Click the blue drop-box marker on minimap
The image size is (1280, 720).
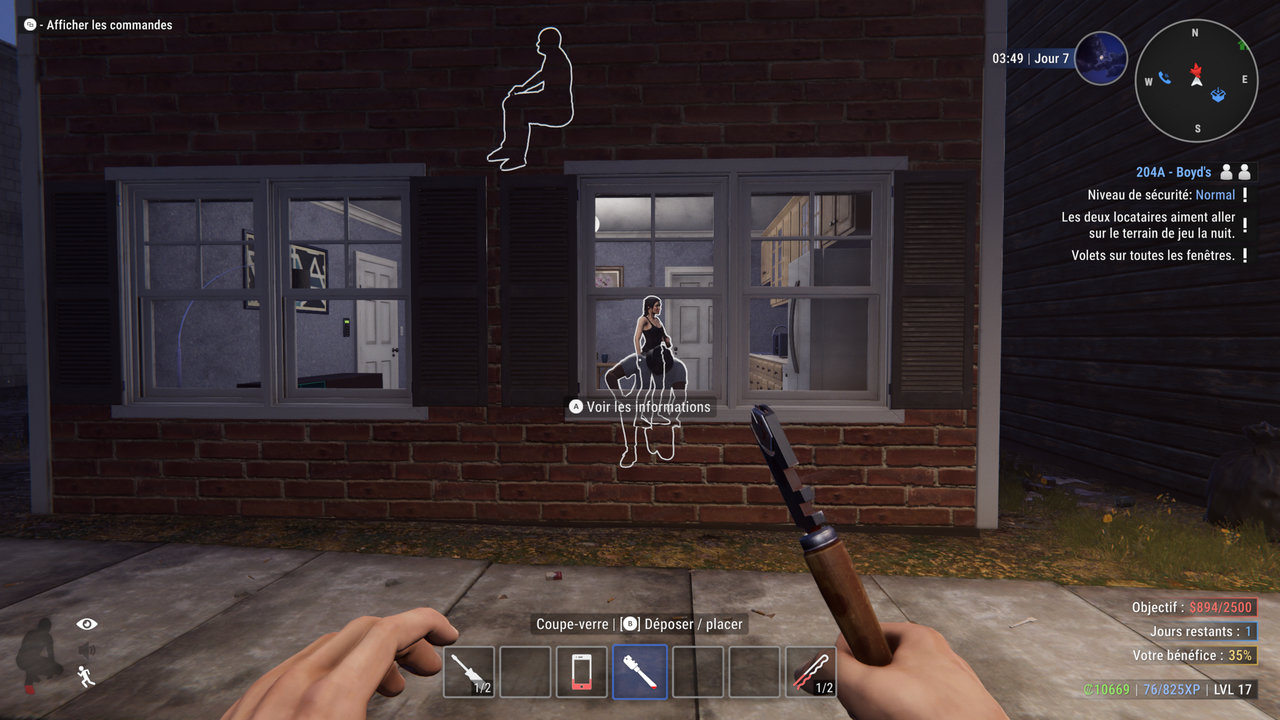tap(1218, 95)
